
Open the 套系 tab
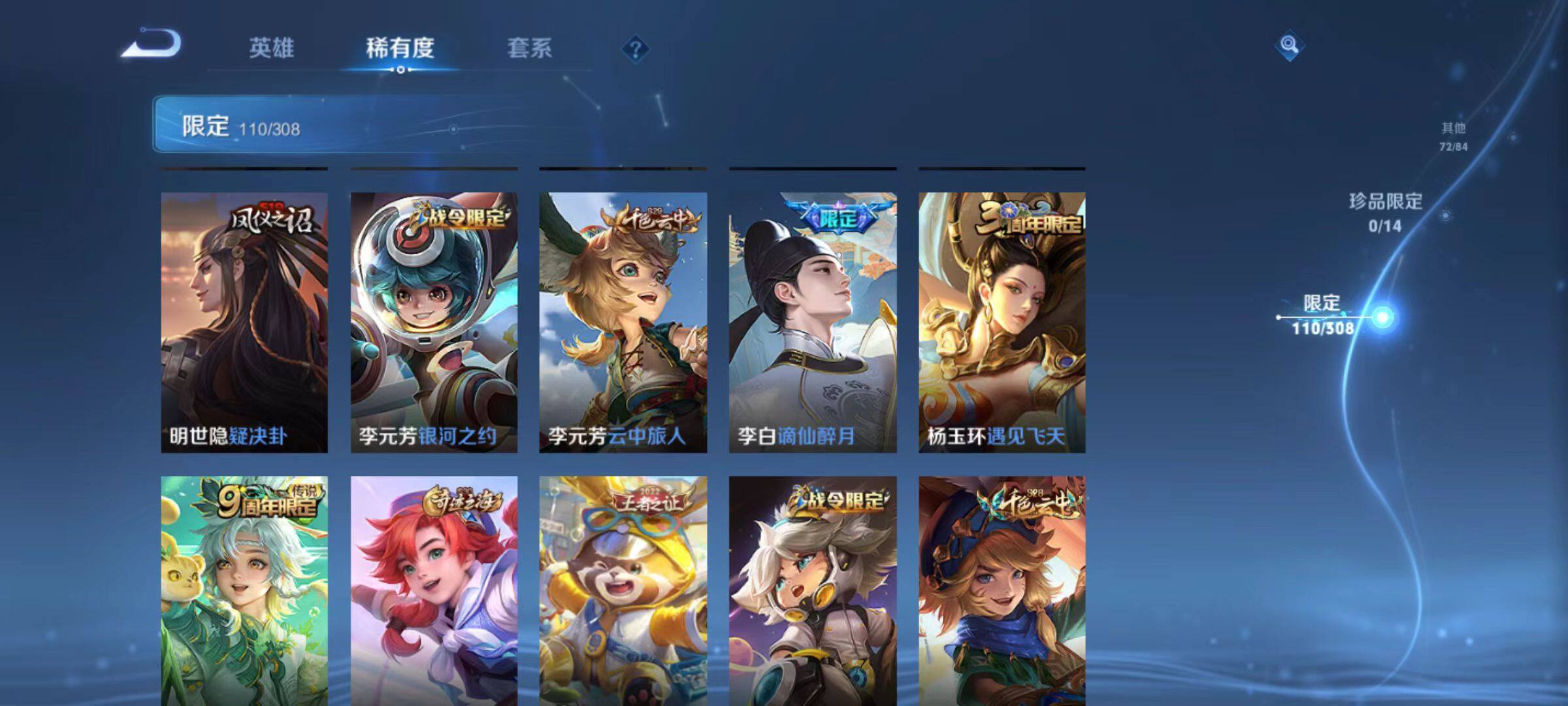(x=529, y=48)
